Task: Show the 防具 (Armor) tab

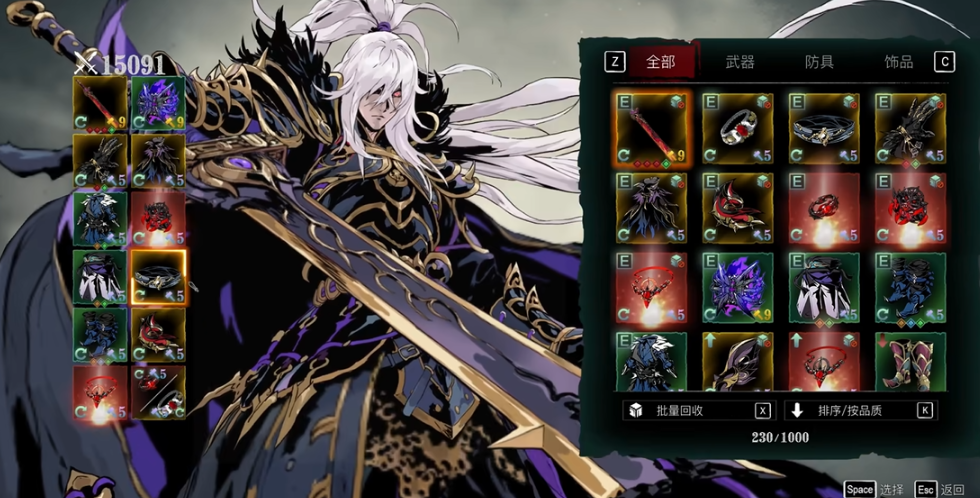Action: [x=819, y=62]
